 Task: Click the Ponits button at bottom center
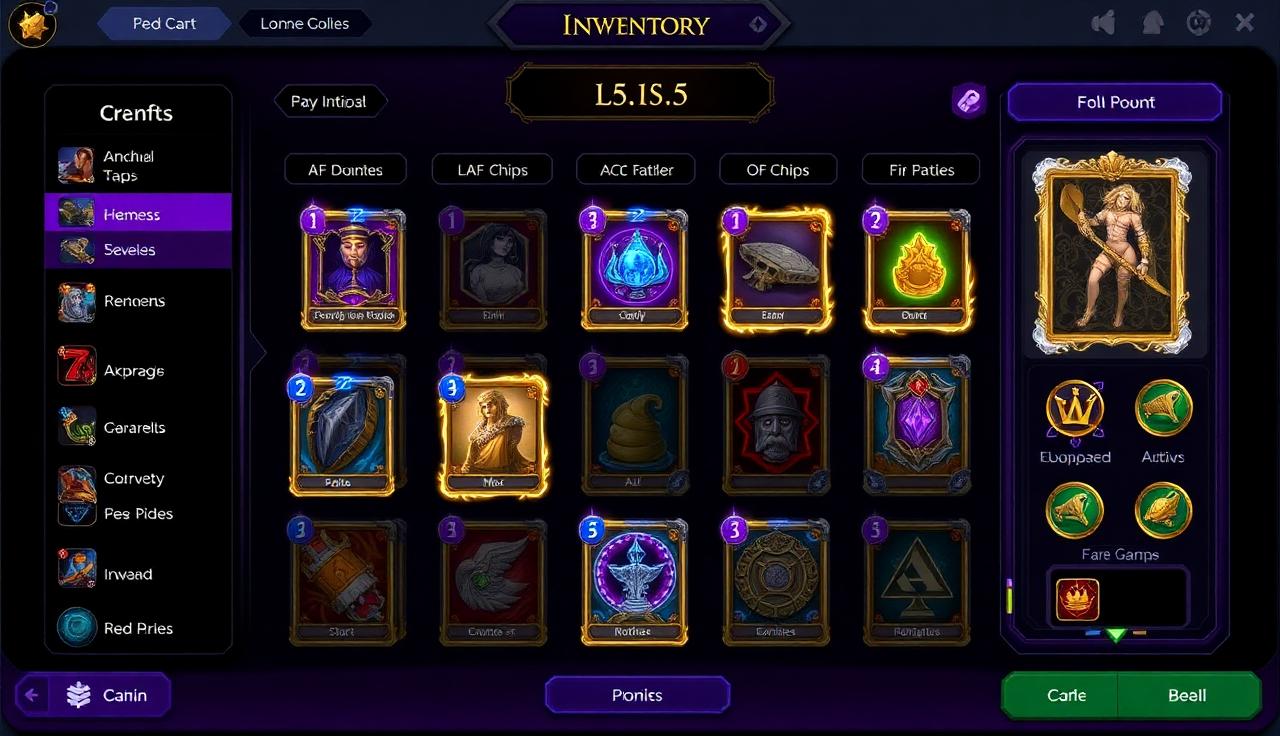pyautogui.click(x=637, y=694)
